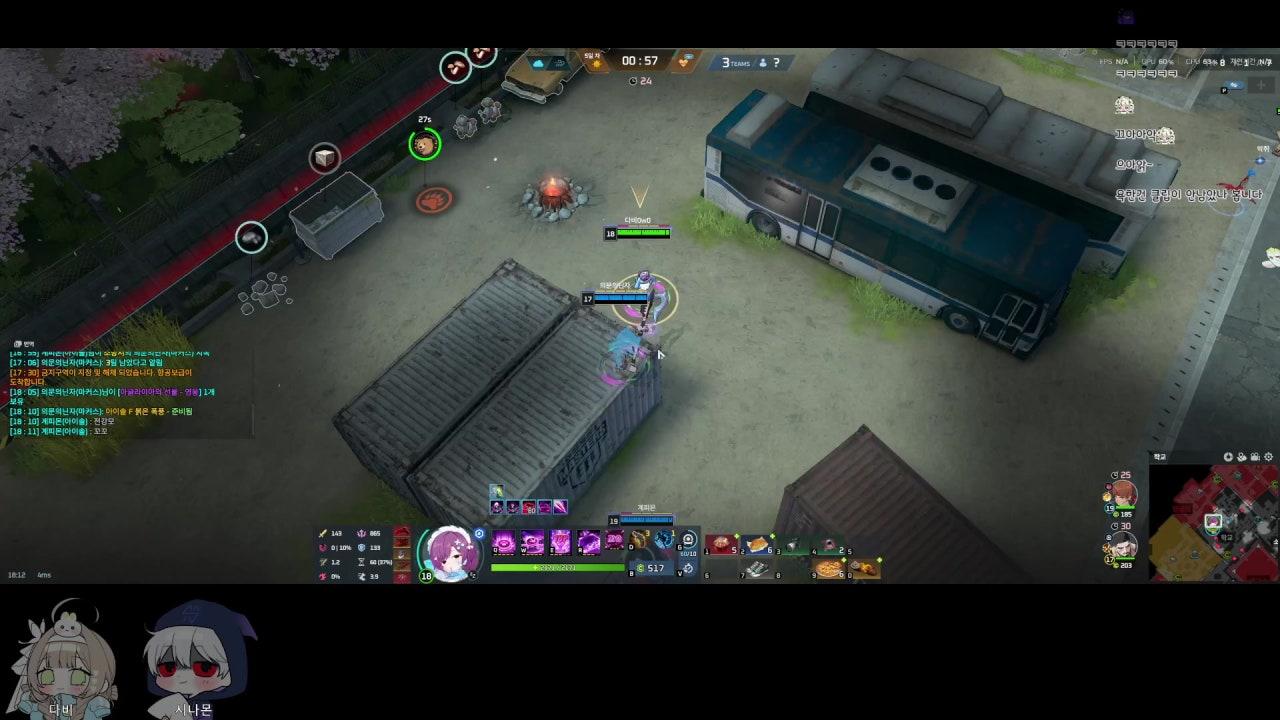The height and width of the screenshot is (720, 1280).
Task: Toggle the 번역 chat translation option
Action: (20, 343)
